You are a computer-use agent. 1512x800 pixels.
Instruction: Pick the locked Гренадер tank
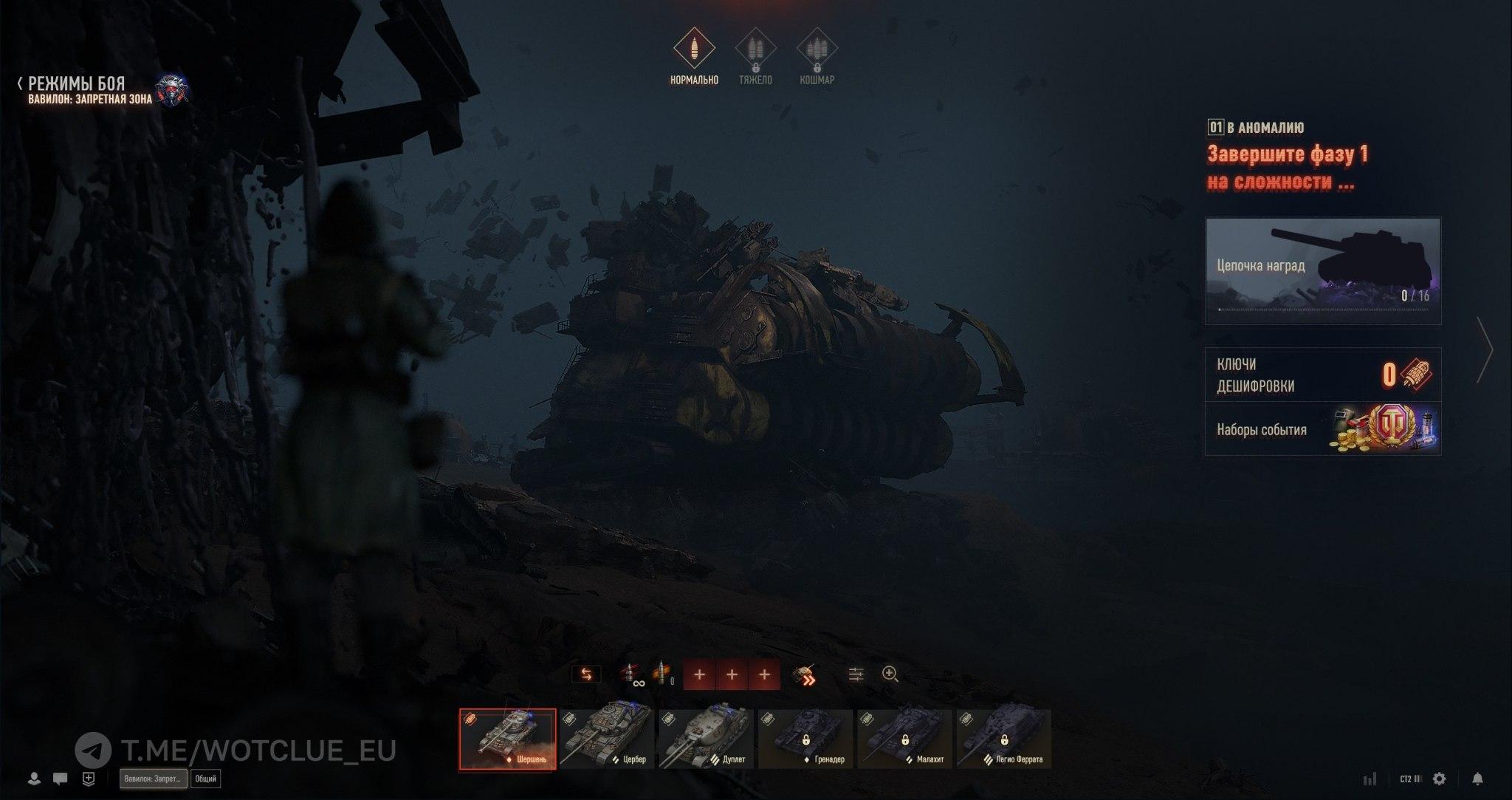point(805,739)
